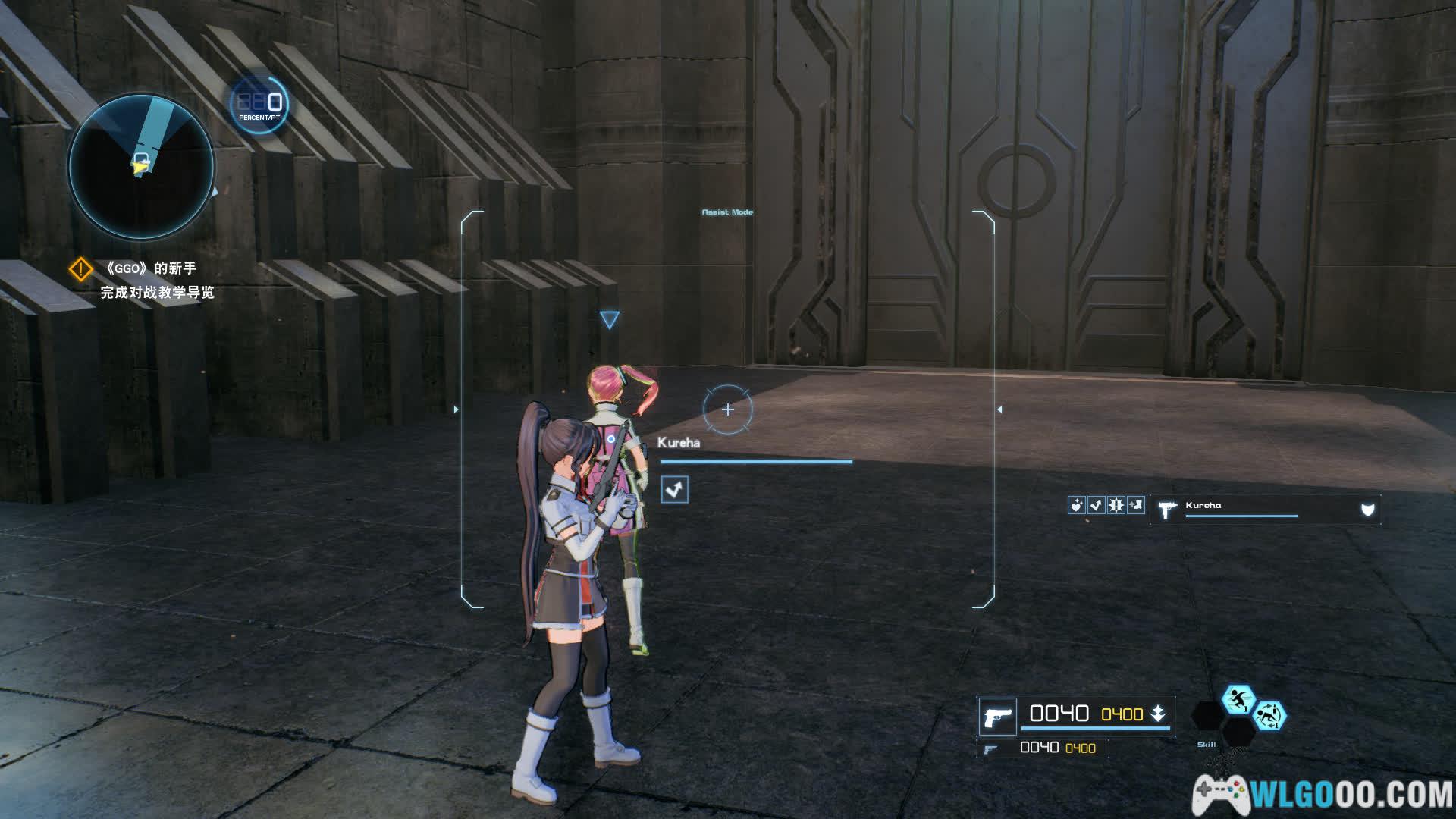Select the primary pistol weapon slot
The width and height of the screenshot is (1456, 819).
[x=997, y=717]
